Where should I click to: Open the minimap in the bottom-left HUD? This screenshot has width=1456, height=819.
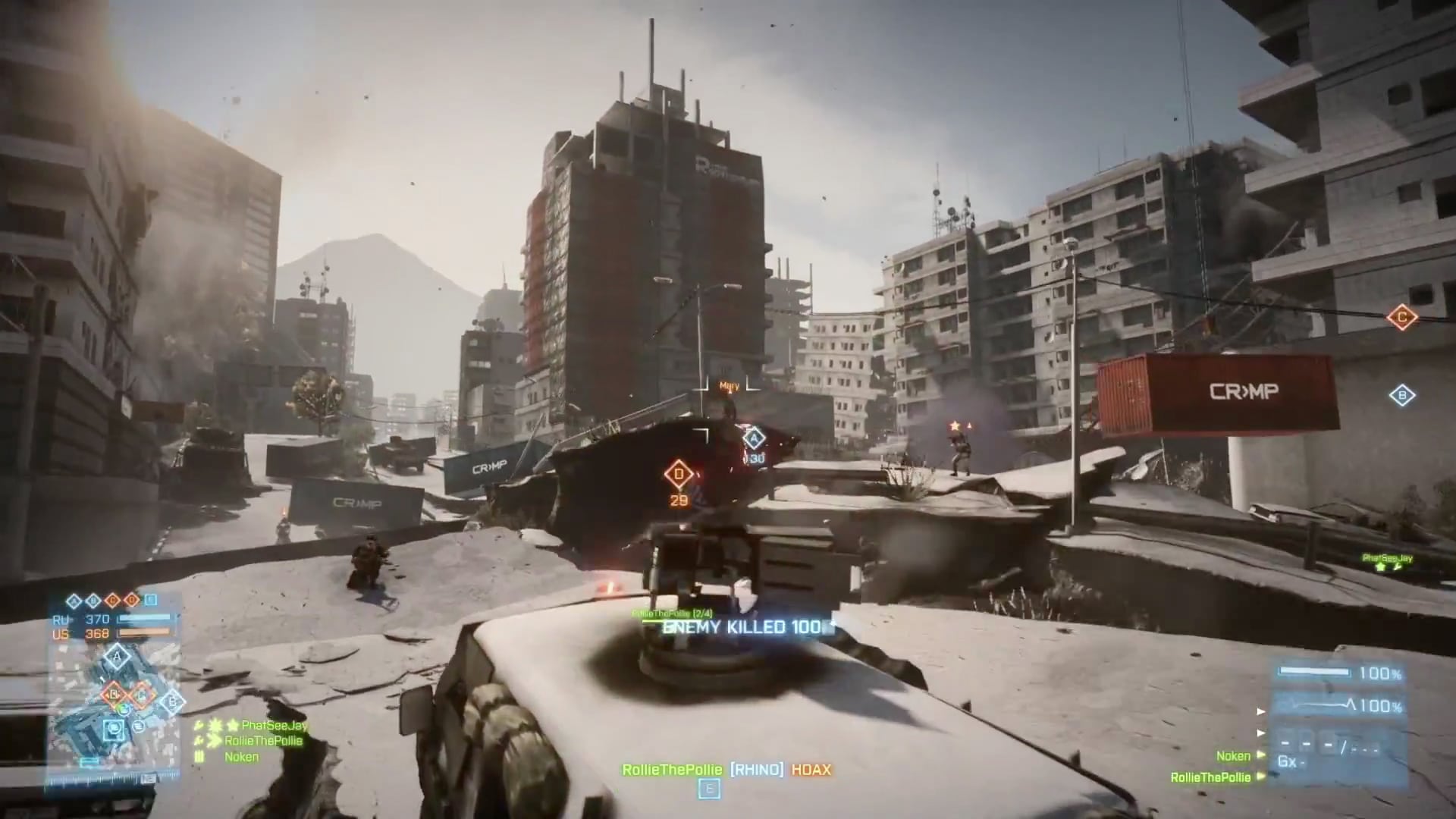click(114, 709)
